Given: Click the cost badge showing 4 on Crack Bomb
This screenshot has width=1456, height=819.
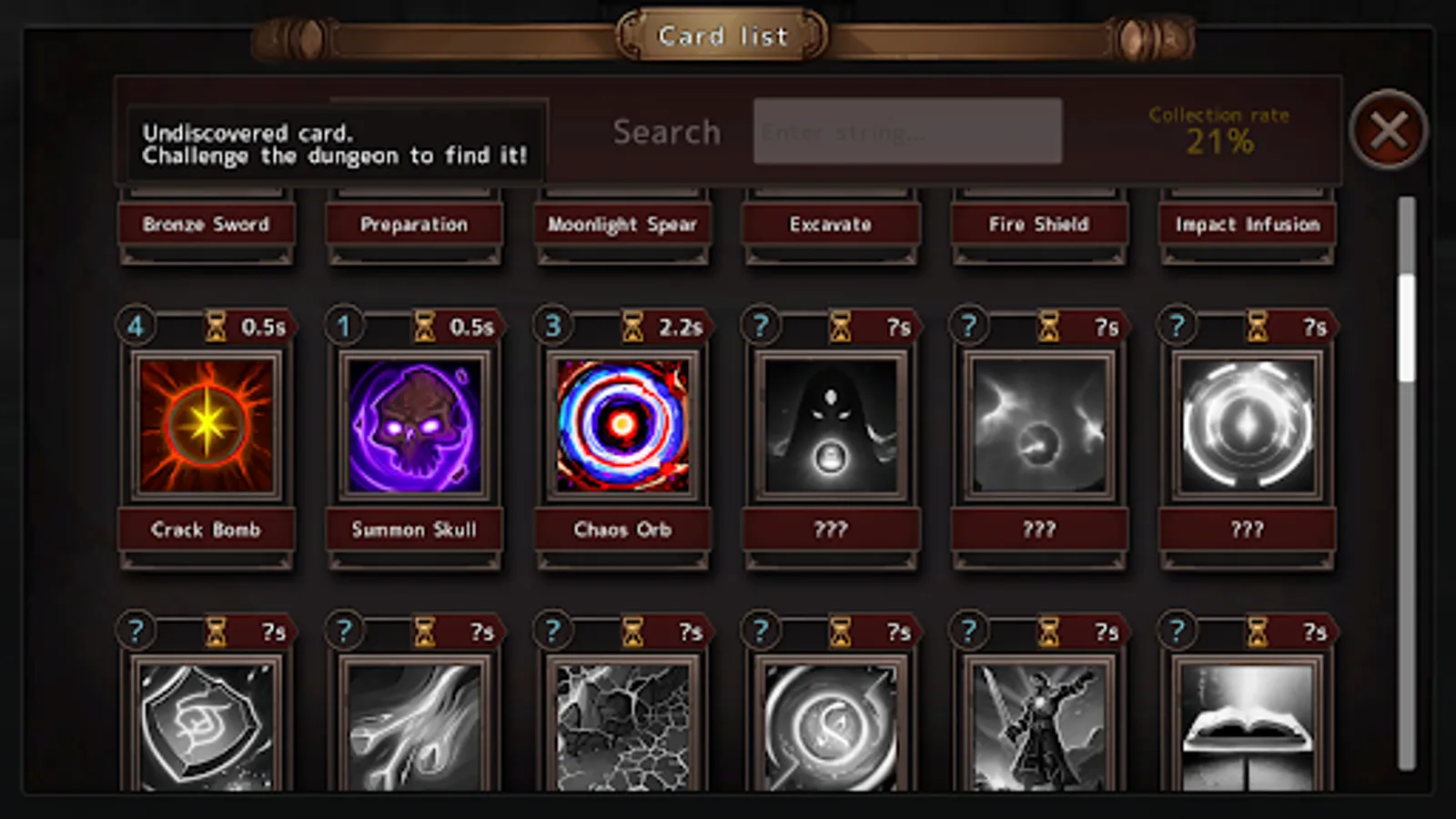Looking at the screenshot, I should coord(136,326).
